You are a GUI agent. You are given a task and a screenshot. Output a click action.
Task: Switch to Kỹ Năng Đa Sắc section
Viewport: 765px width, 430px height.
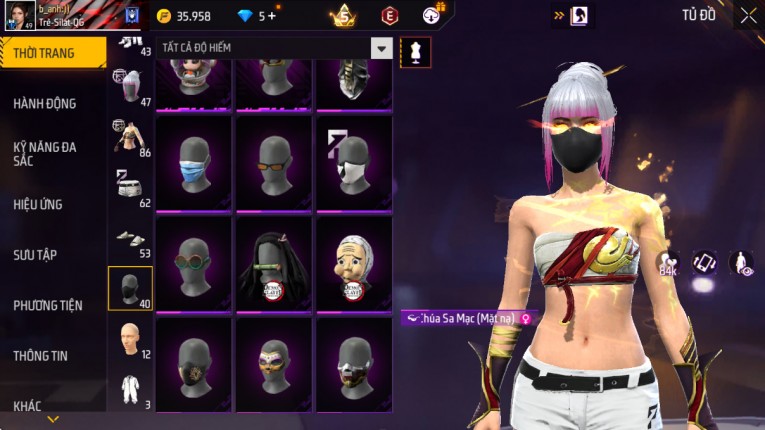45,153
